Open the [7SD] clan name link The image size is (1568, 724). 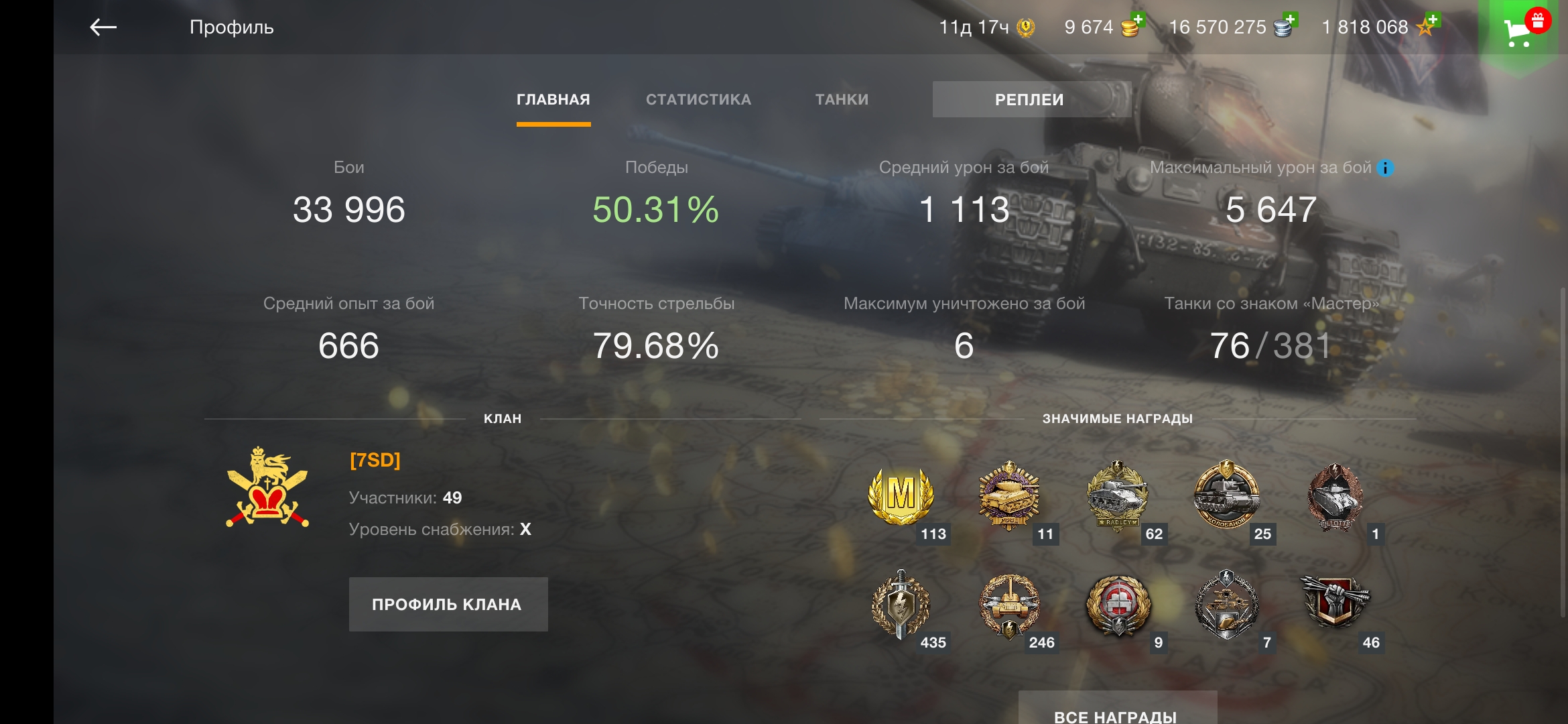point(375,461)
